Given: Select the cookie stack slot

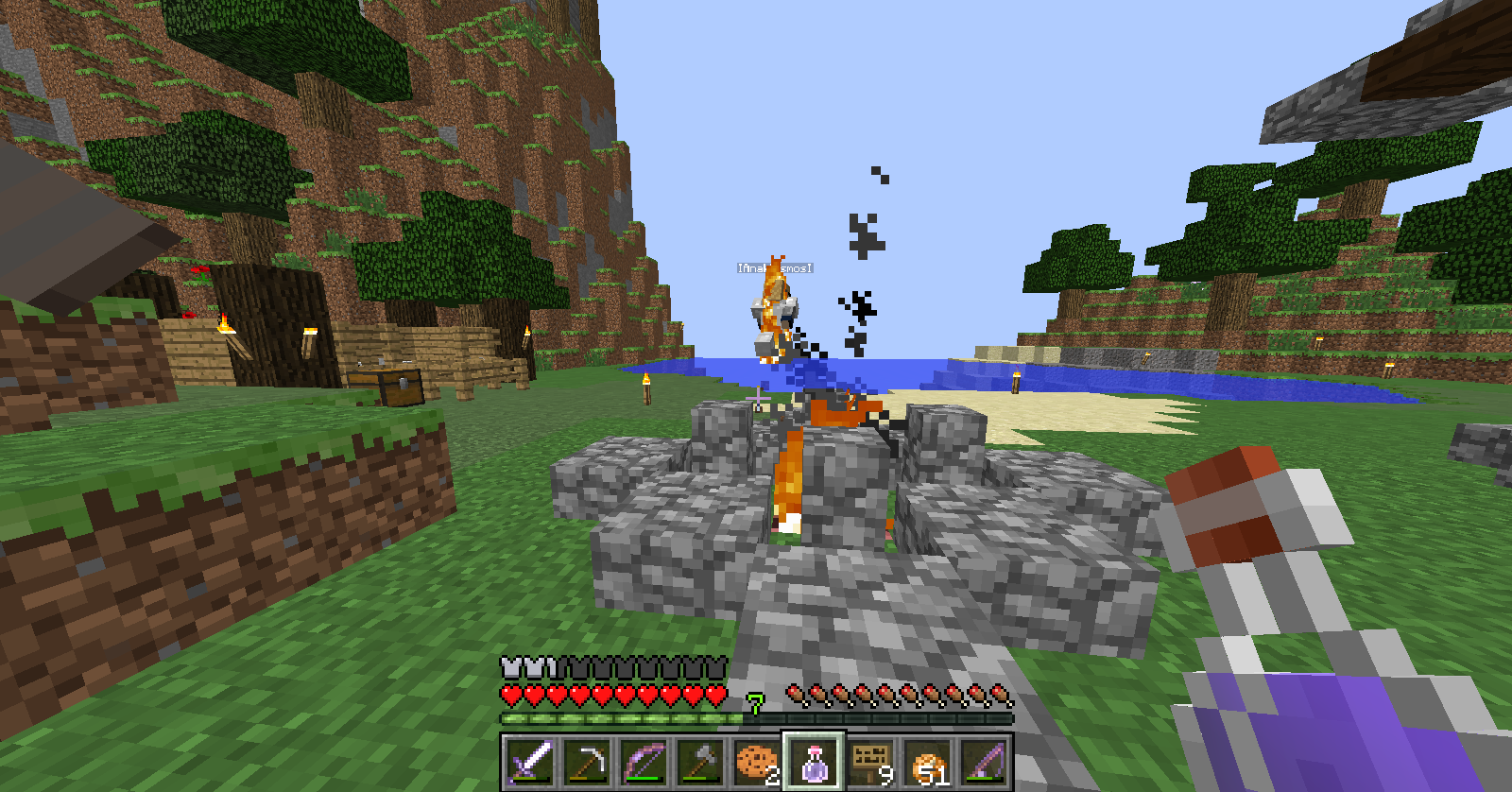Looking at the screenshot, I should point(757,761).
